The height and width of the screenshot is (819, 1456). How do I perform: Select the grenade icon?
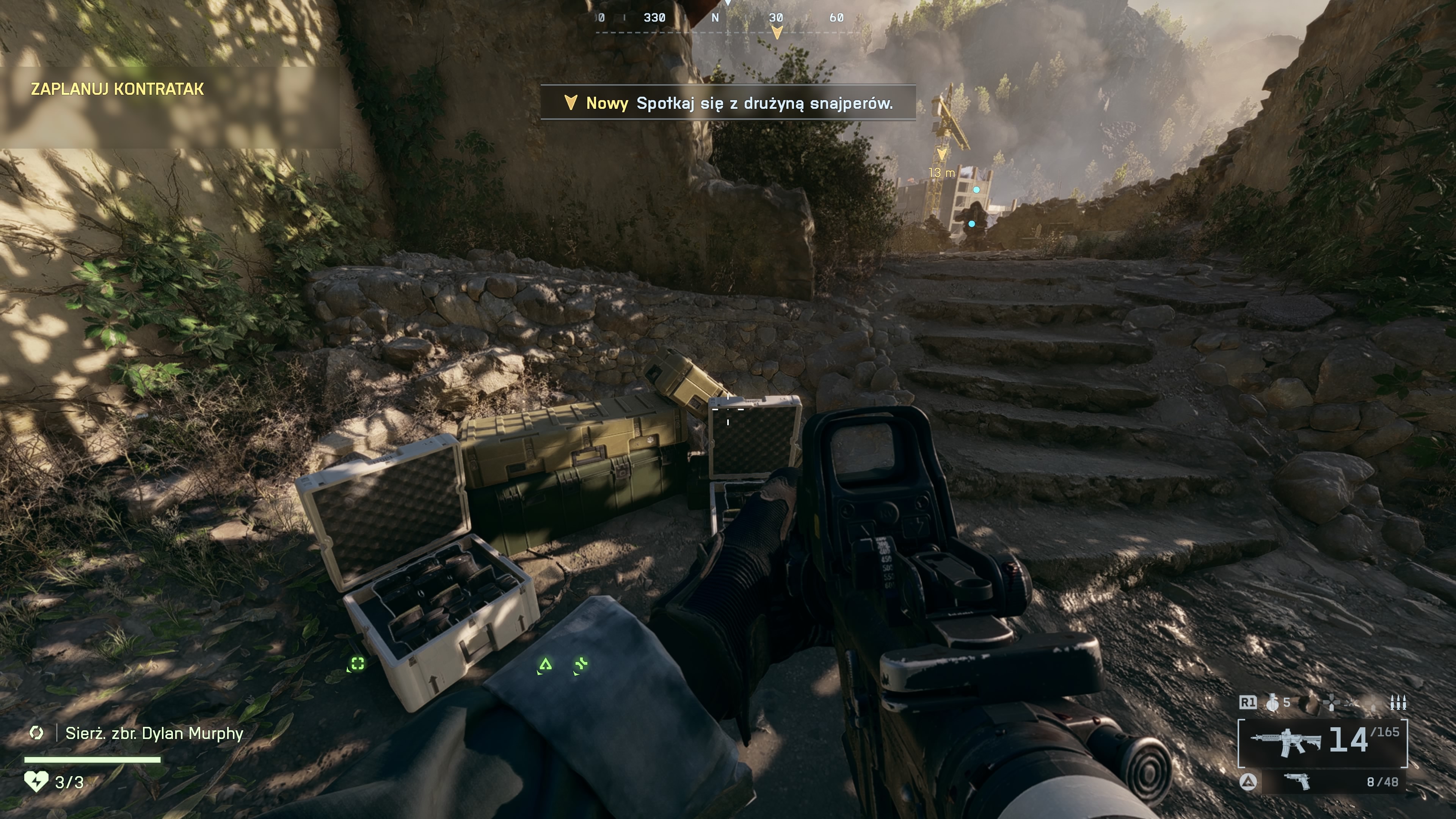coord(1273,703)
